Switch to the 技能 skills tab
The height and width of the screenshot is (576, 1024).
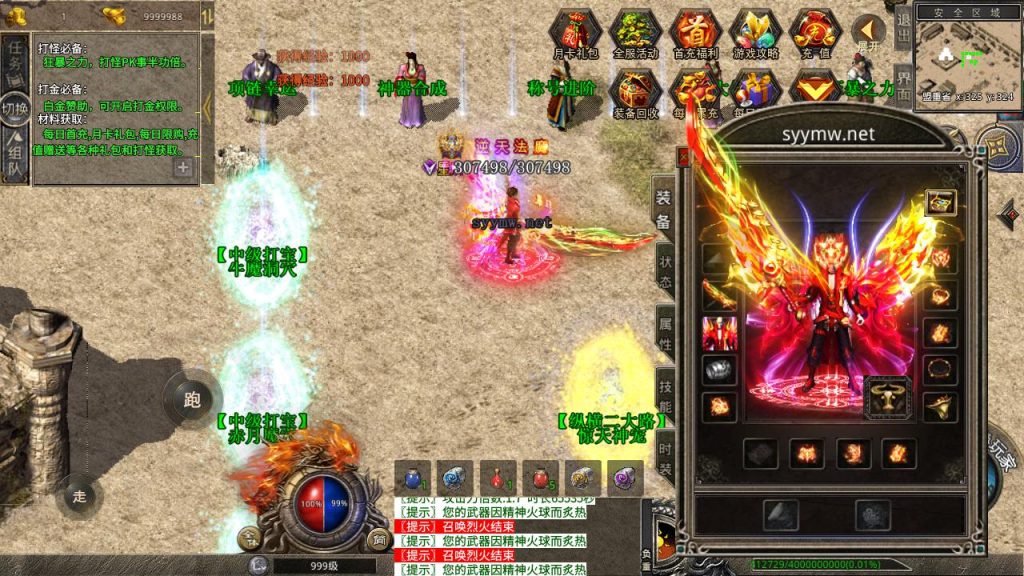[665, 396]
